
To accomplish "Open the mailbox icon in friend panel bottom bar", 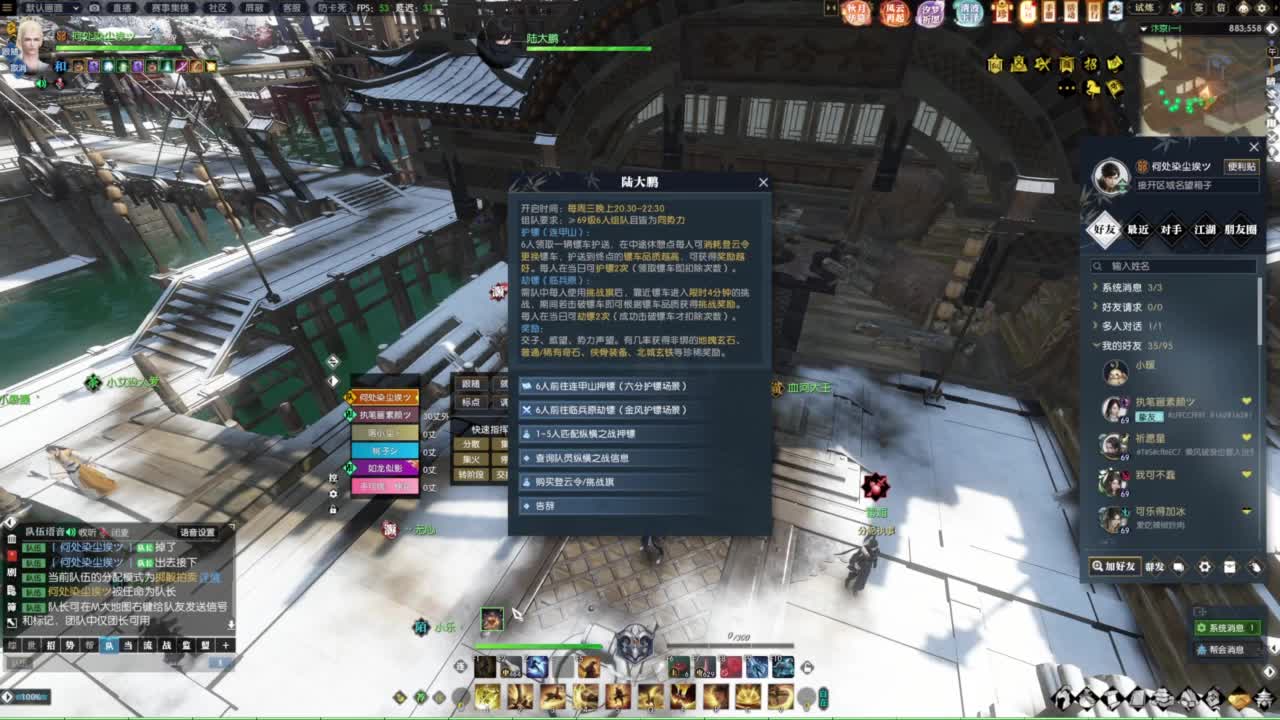I will point(1231,567).
